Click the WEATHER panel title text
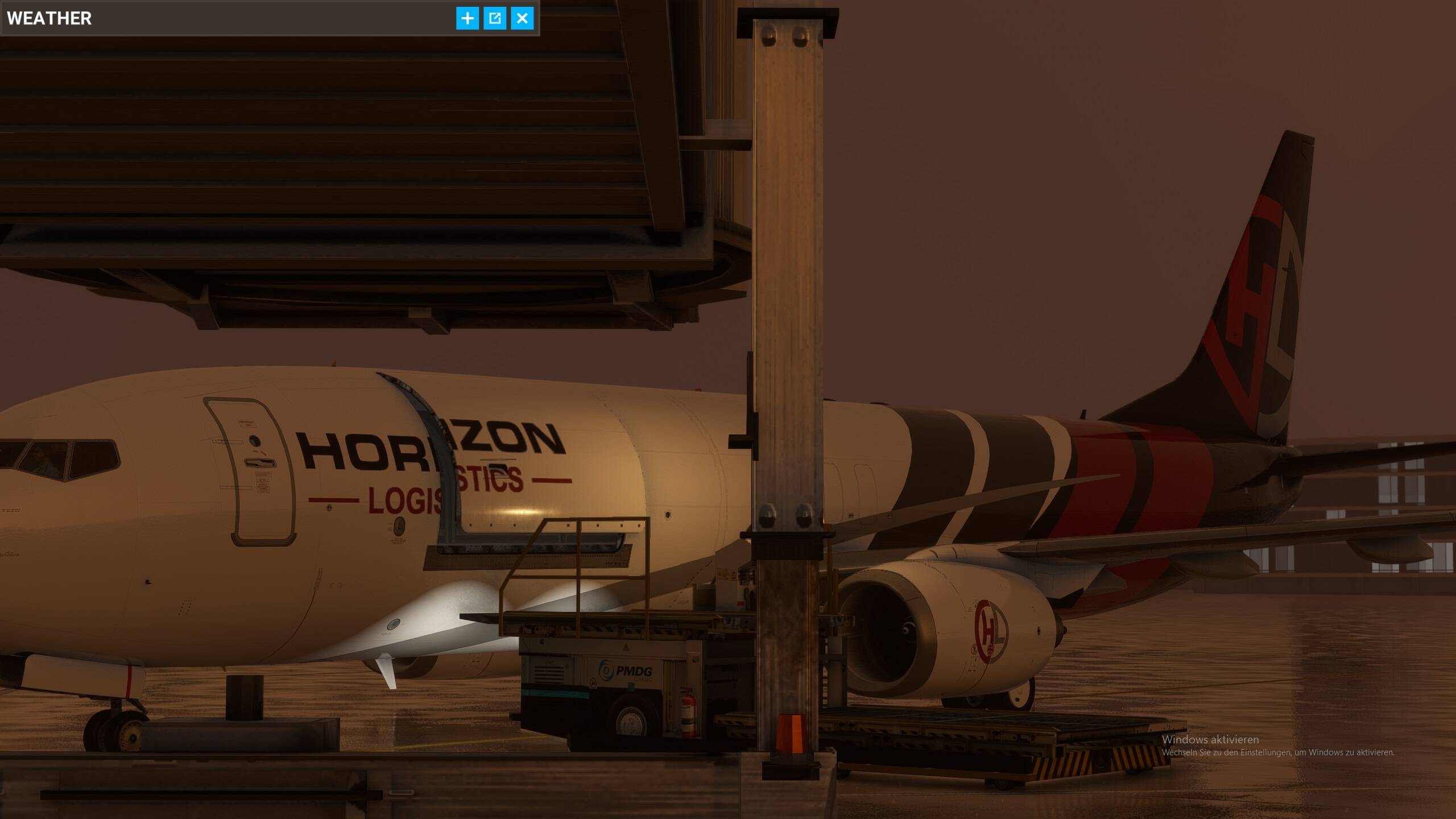 (49, 18)
